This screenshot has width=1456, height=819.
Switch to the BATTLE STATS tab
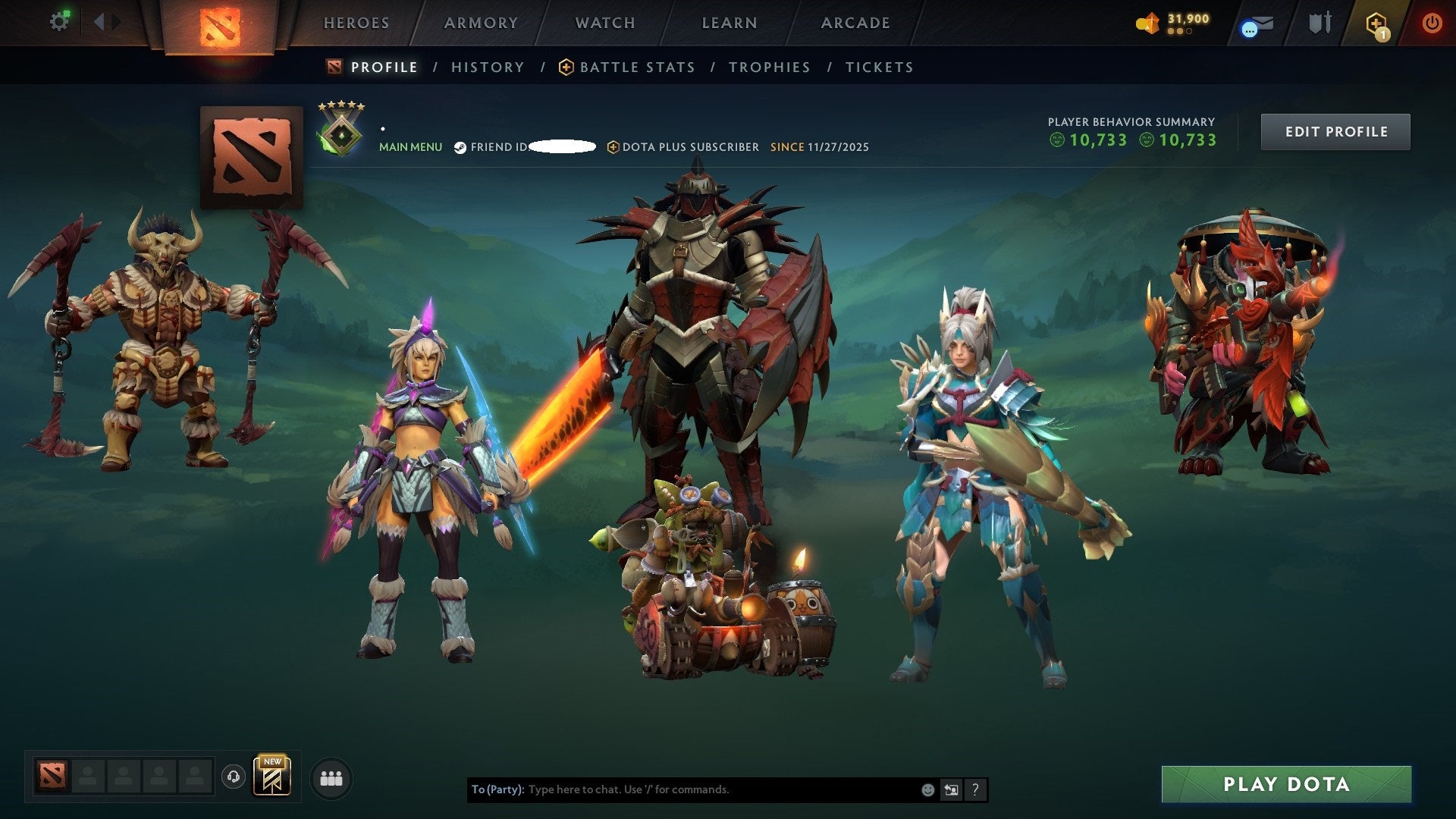(x=635, y=67)
